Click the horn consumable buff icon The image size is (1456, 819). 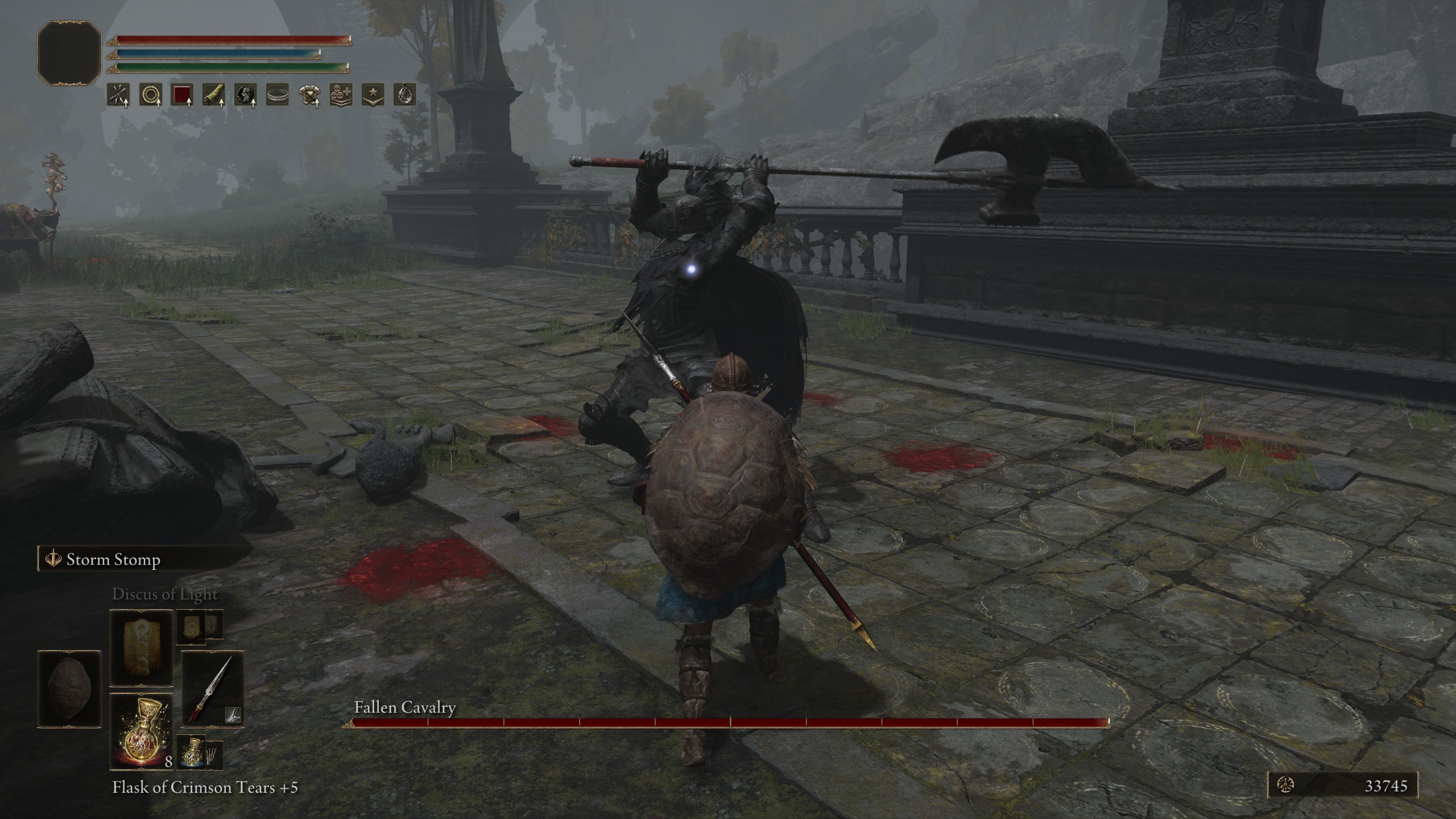coord(214,95)
